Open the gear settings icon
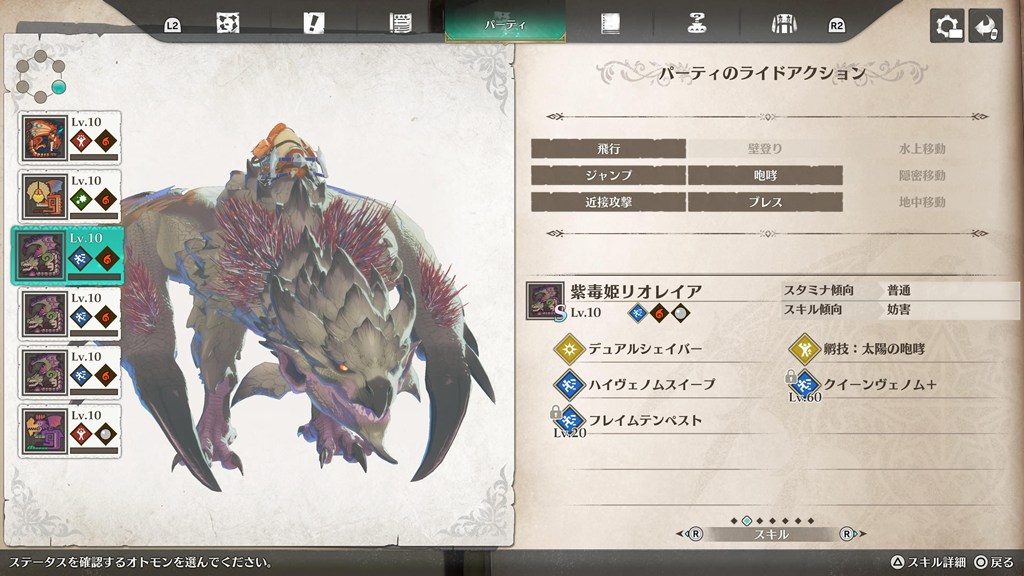Viewport: 1024px width, 576px height. 946,26
